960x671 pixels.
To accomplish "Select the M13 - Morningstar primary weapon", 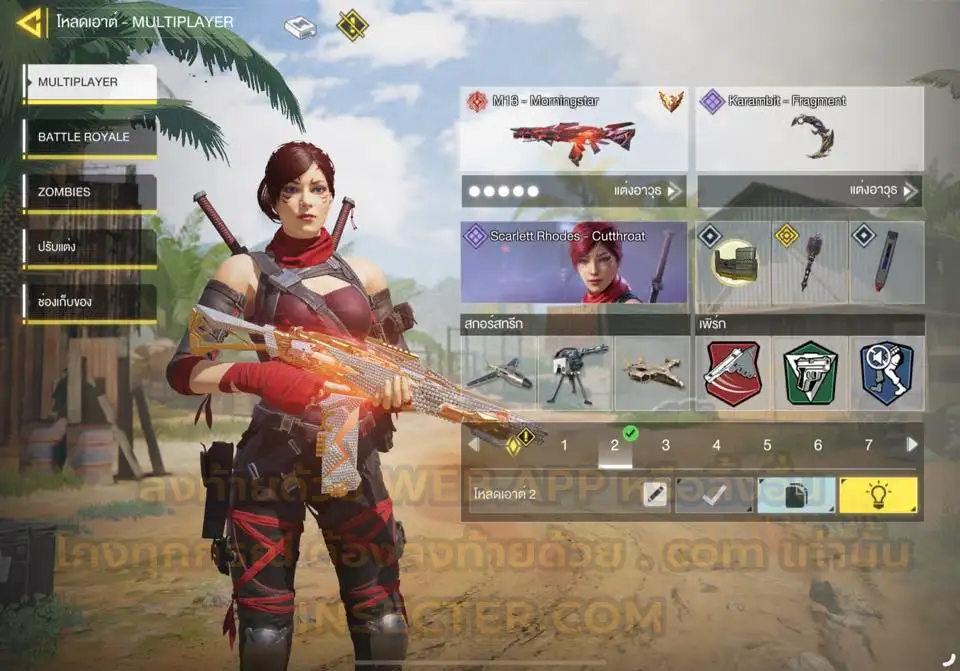I will tap(573, 131).
